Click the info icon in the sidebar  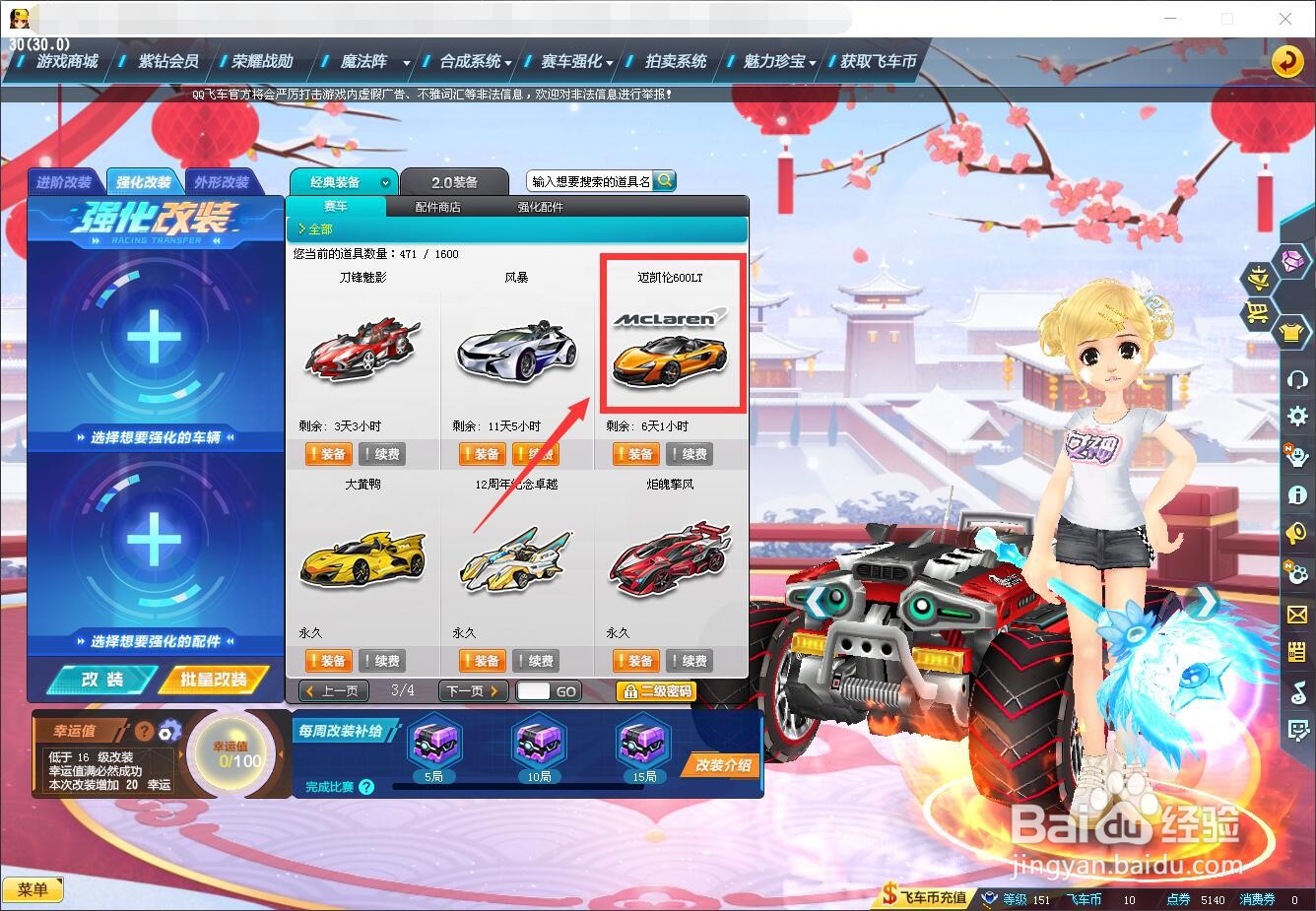[1296, 494]
